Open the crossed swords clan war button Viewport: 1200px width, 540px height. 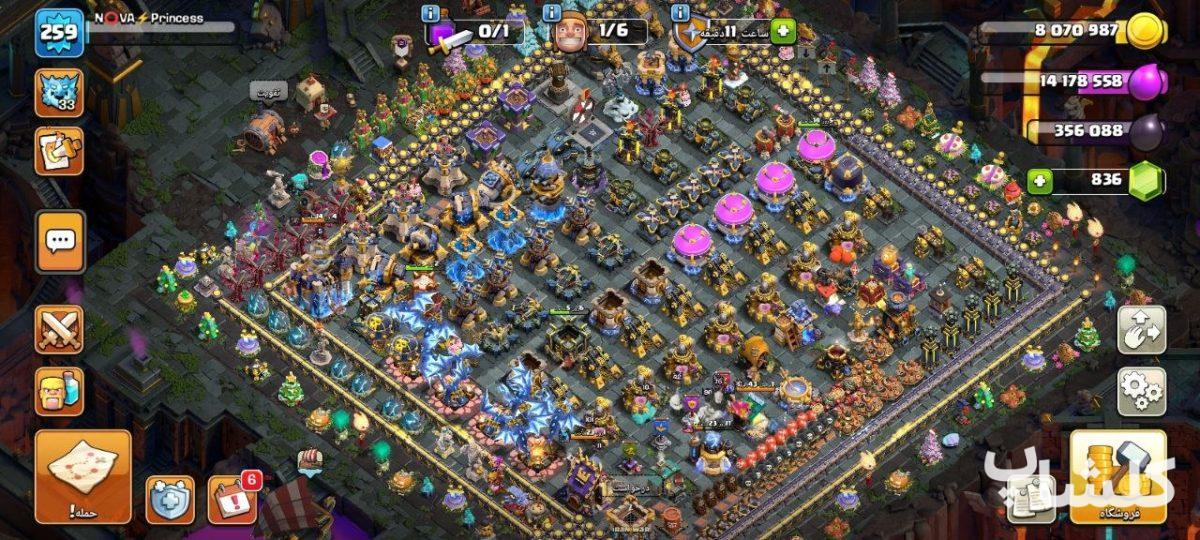(x=59, y=329)
